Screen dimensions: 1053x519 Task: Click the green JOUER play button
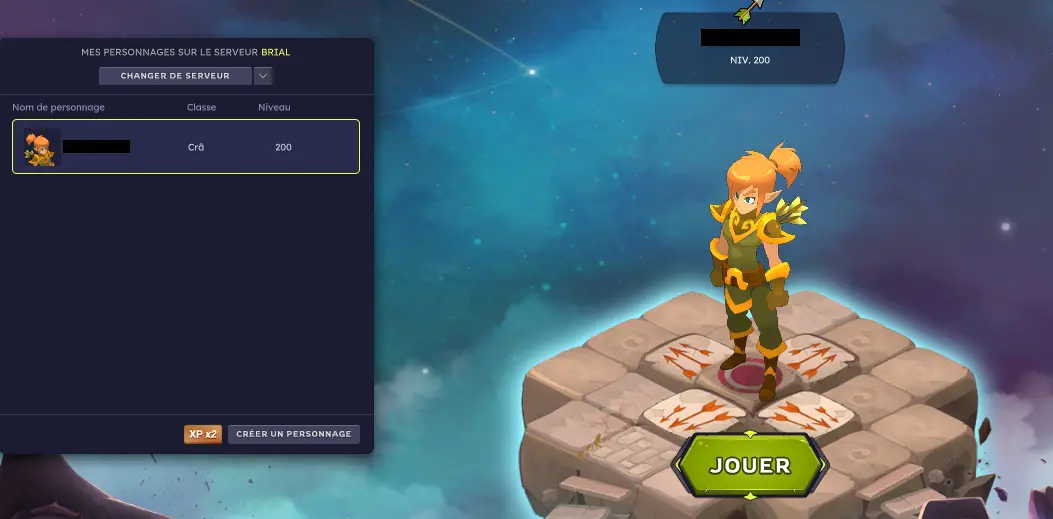(749, 465)
